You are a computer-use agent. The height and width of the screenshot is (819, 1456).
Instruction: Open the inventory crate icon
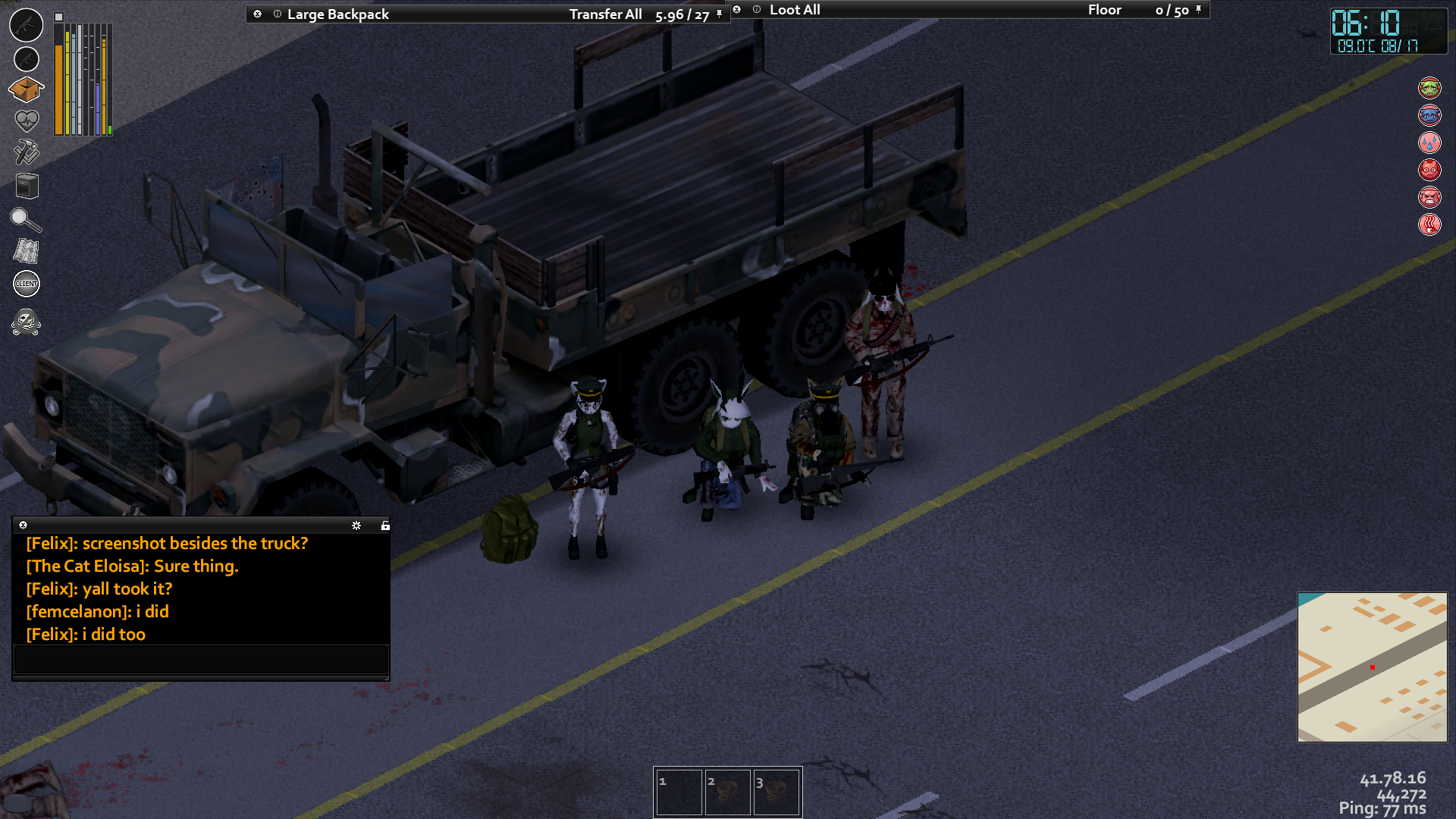(26, 89)
